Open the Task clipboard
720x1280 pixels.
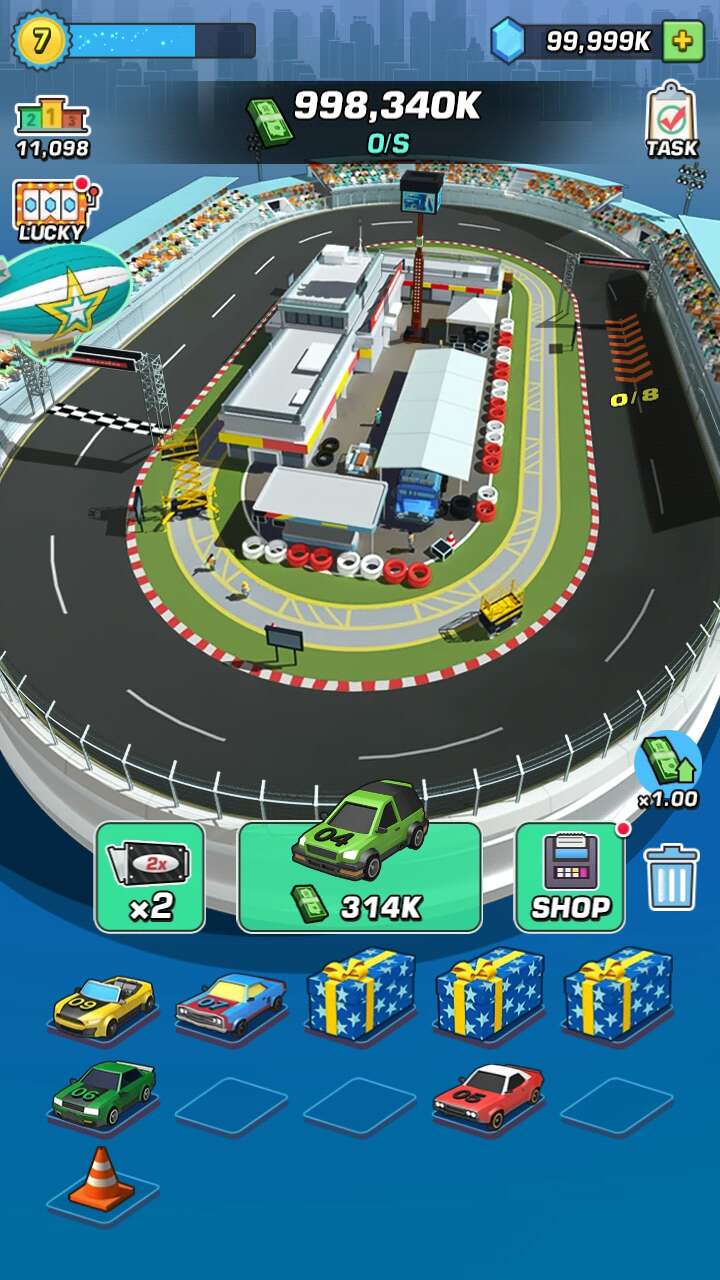click(x=671, y=120)
